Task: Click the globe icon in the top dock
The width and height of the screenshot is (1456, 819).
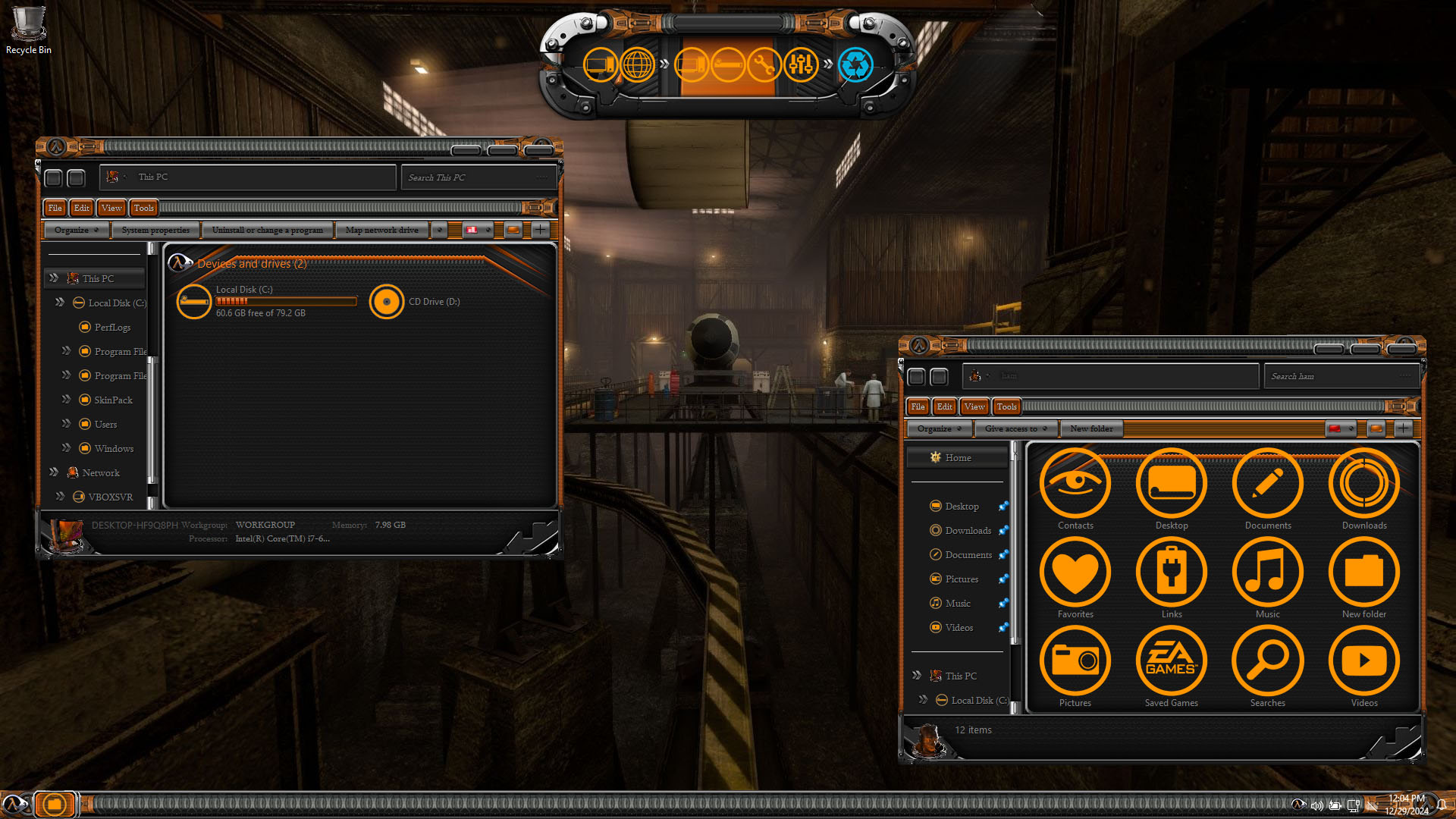Action: tap(637, 64)
